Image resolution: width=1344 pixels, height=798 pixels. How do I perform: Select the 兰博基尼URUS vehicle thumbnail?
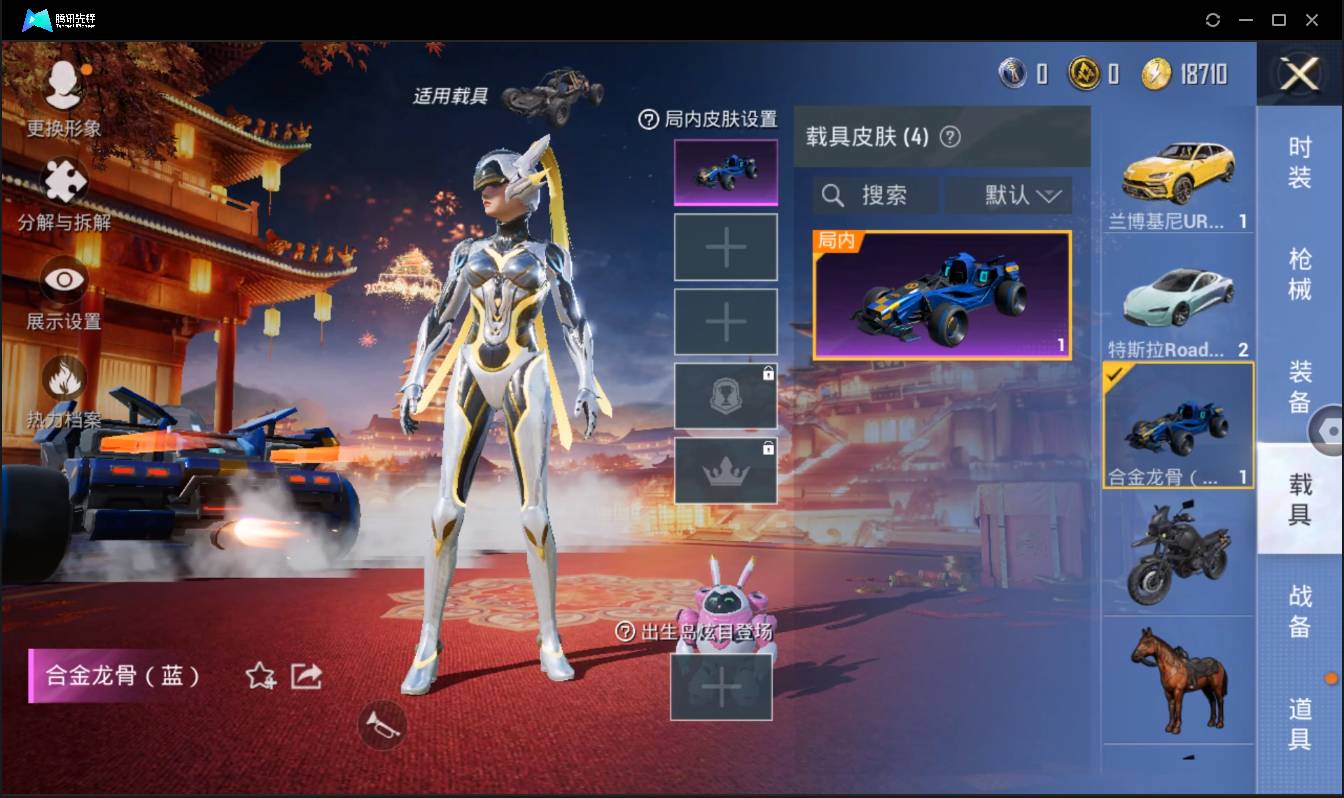point(1178,170)
